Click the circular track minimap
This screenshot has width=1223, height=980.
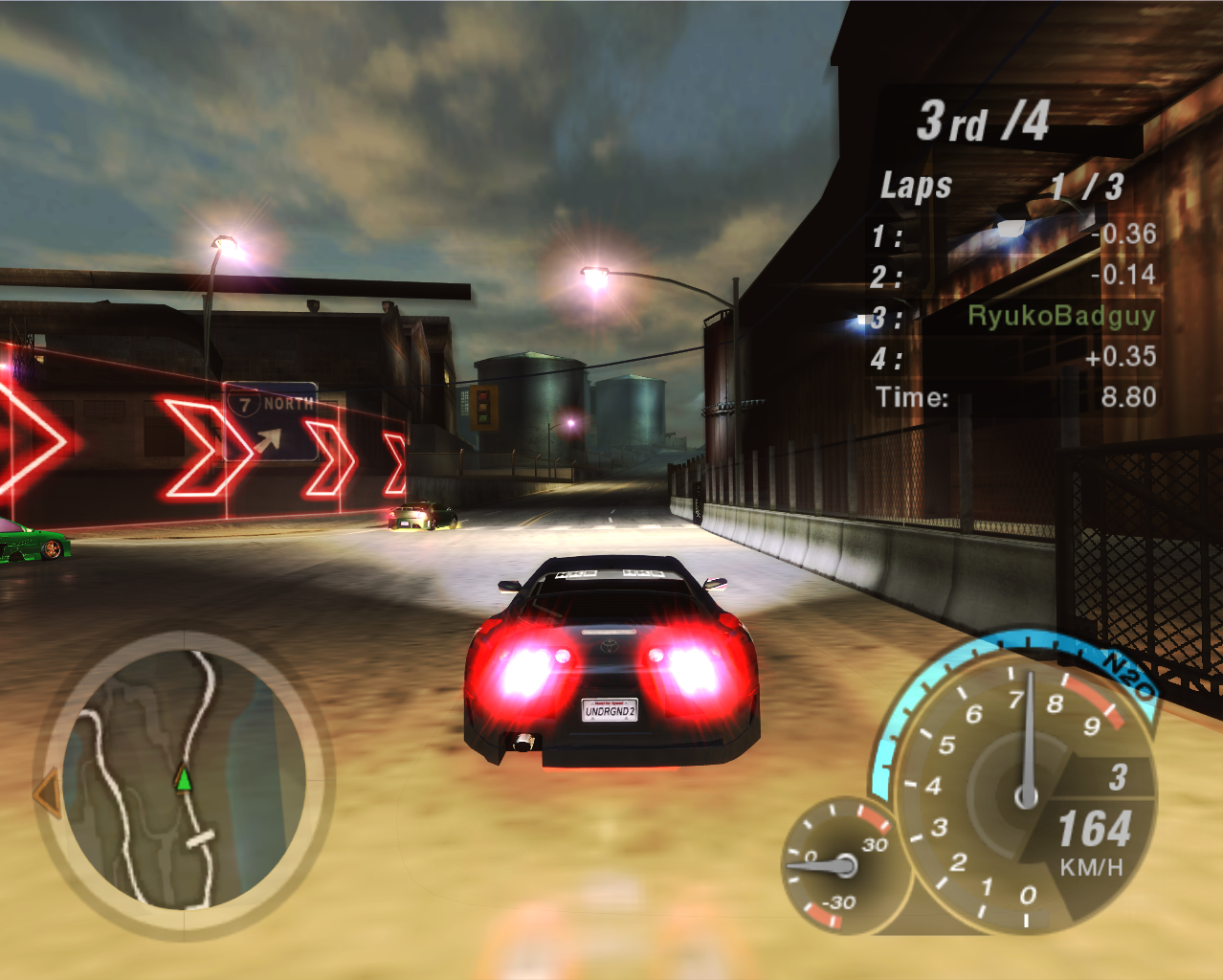pyautogui.click(x=183, y=782)
